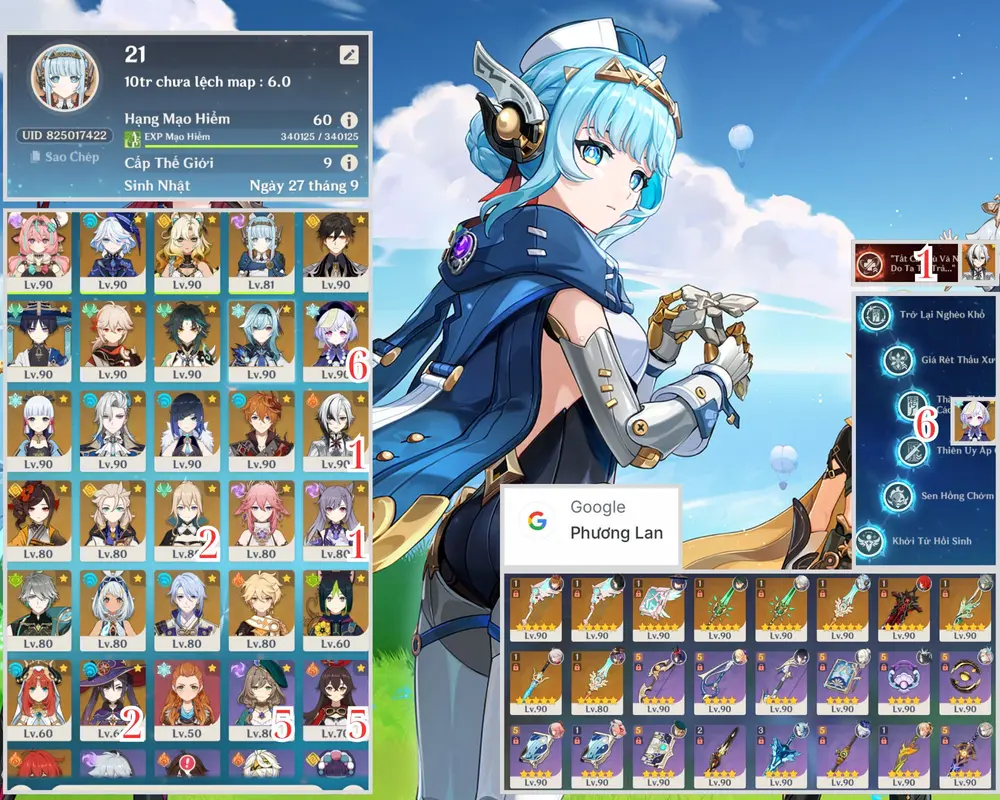Show the Cấp Thế Giới info icon

(x=349, y=162)
